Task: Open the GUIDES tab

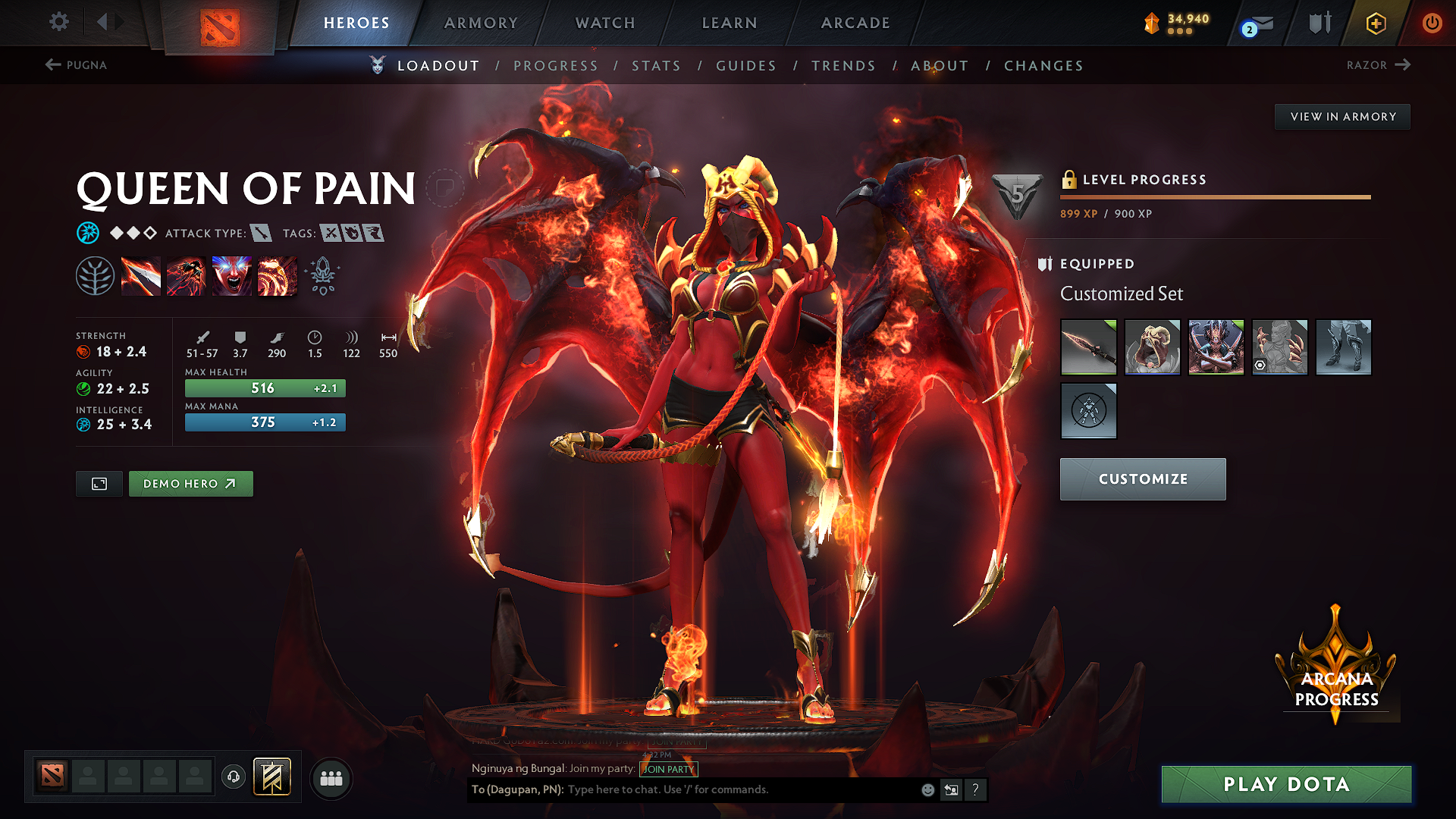Action: (x=745, y=65)
